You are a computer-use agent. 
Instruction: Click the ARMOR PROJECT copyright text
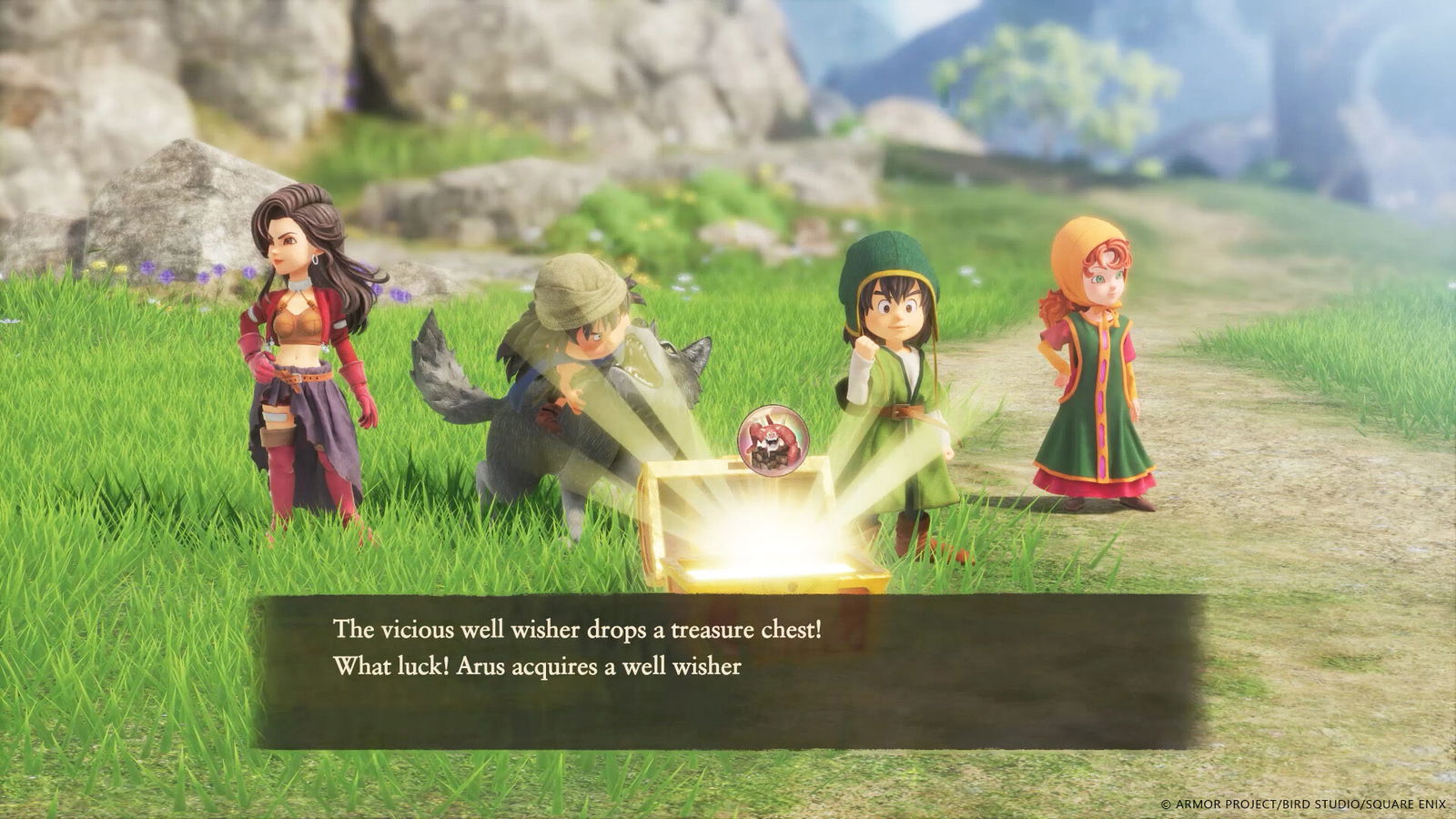tap(1306, 804)
